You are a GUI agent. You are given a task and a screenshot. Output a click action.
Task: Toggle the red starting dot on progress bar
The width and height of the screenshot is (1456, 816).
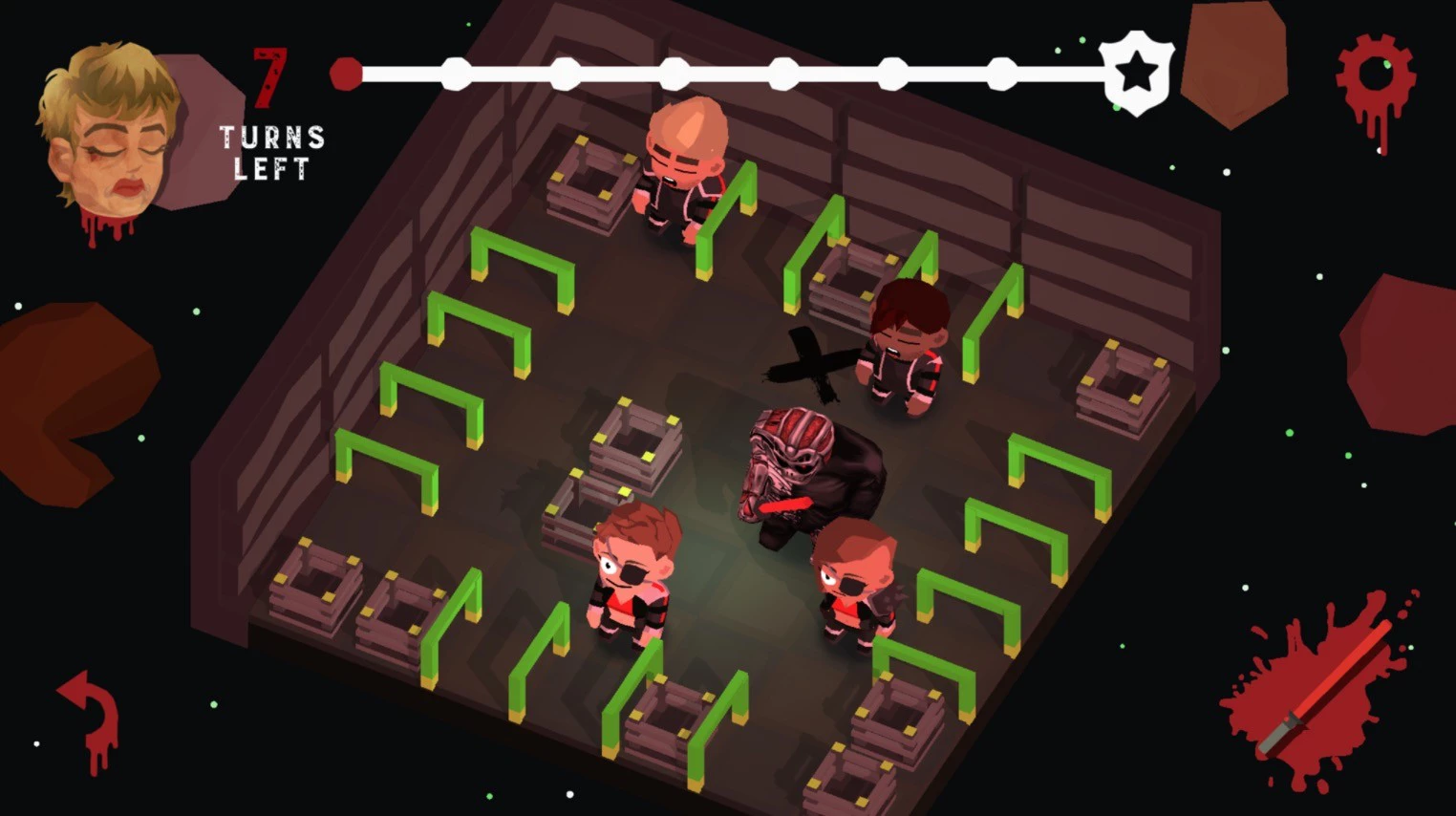345,73
